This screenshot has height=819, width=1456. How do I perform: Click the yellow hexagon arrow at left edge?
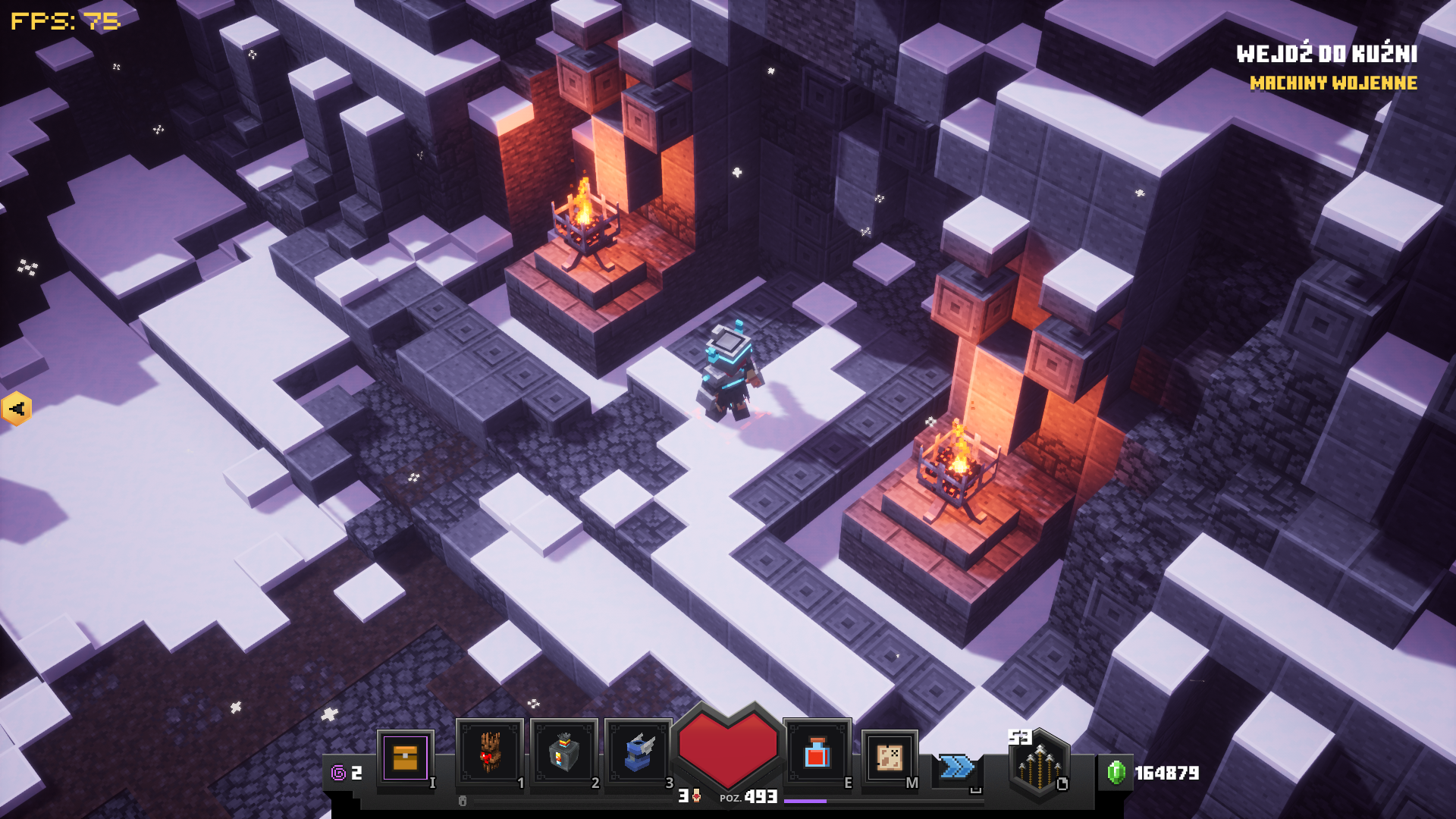point(16,409)
